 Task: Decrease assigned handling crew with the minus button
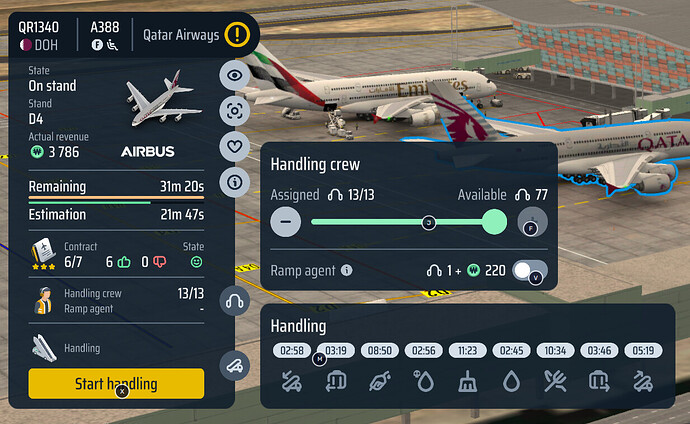[285, 222]
